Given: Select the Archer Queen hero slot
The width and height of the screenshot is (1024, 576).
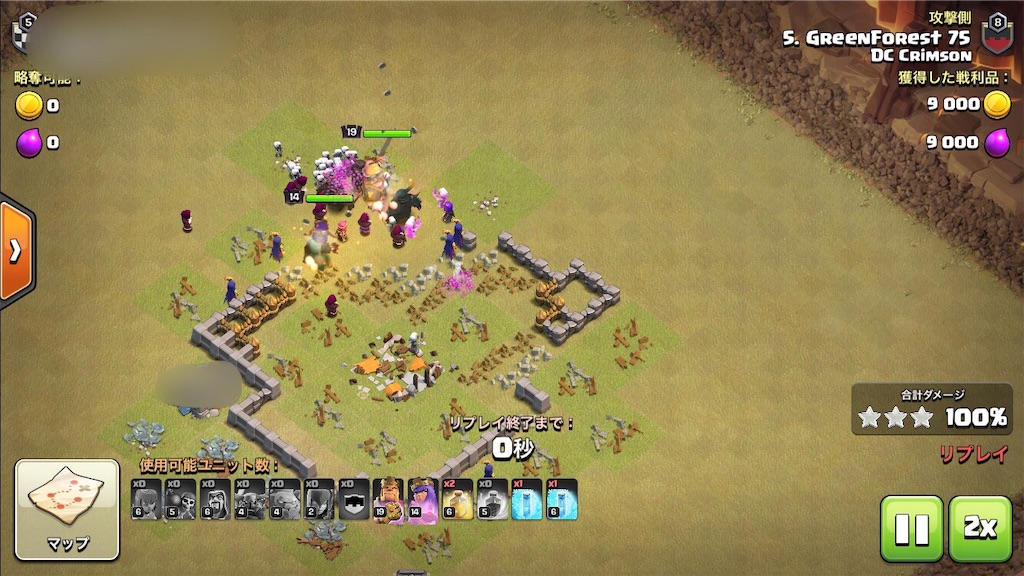Looking at the screenshot, I should tap(423, 500).
